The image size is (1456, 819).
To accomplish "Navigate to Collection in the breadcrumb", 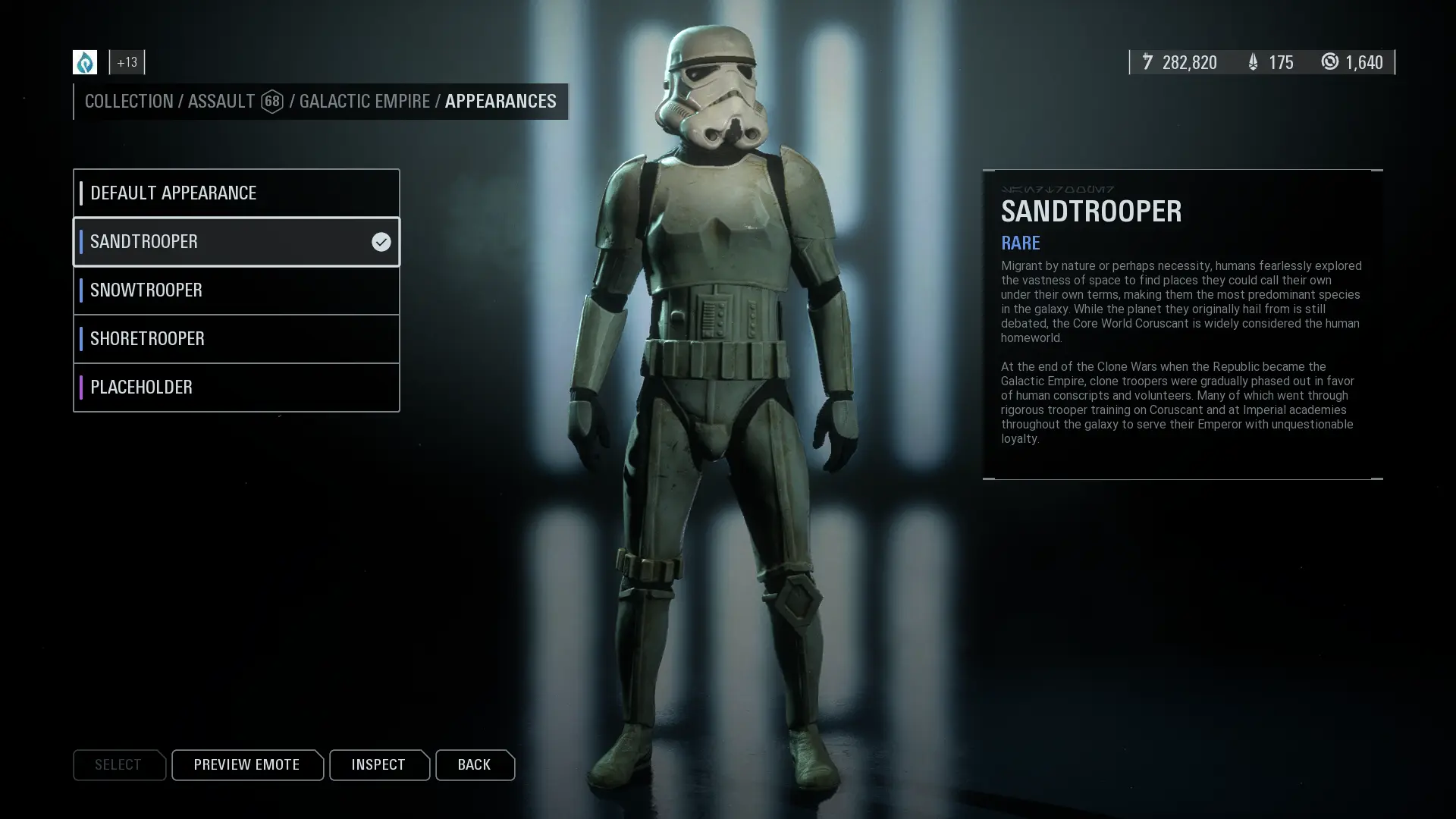I will [129, 102].
